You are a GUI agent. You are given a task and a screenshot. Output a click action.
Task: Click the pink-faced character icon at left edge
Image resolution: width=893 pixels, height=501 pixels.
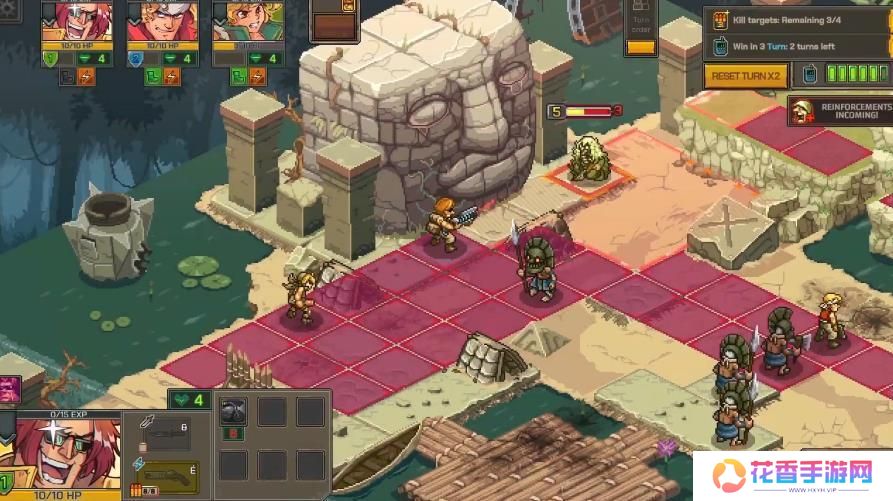[8, 390]
